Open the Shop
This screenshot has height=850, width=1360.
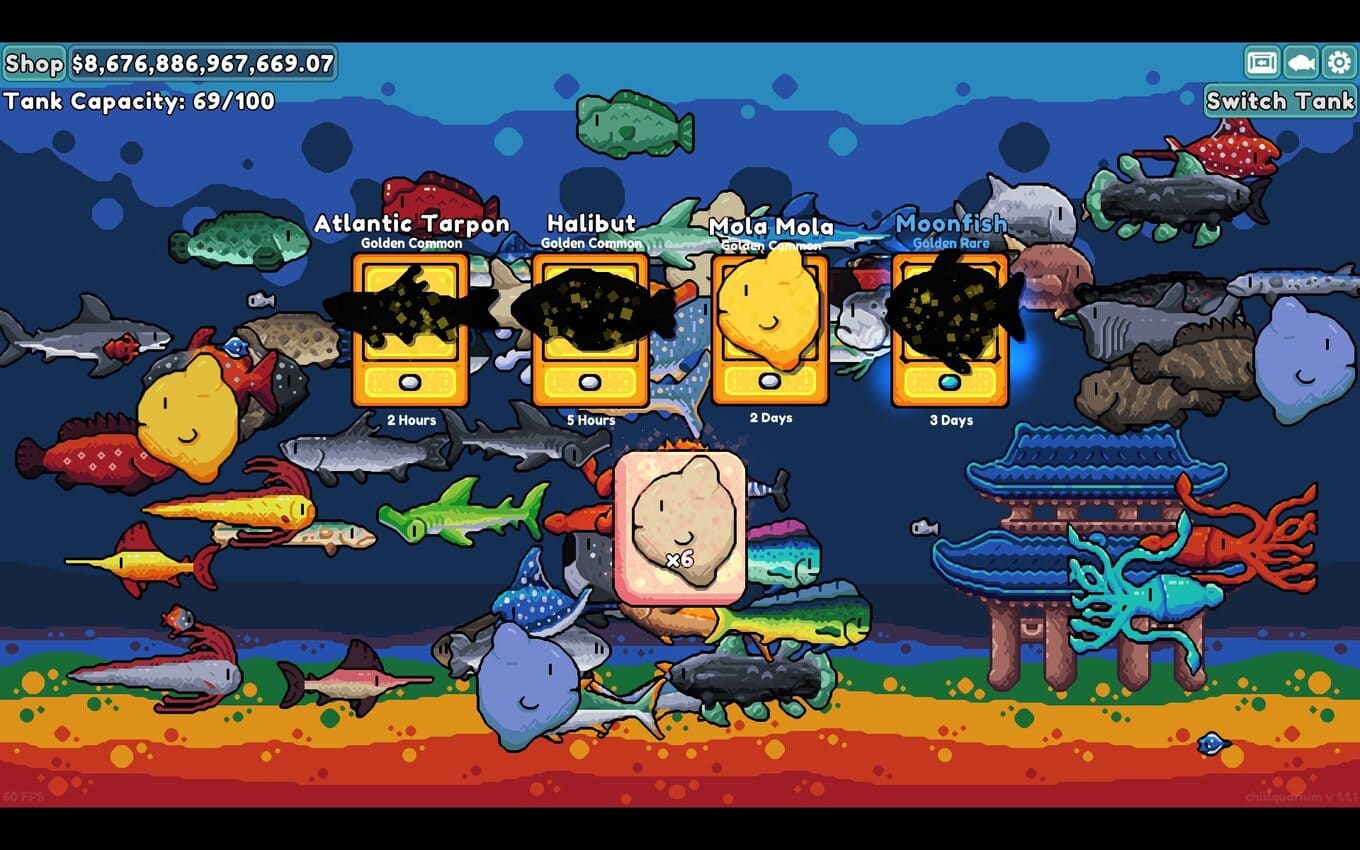click(34, 64)
